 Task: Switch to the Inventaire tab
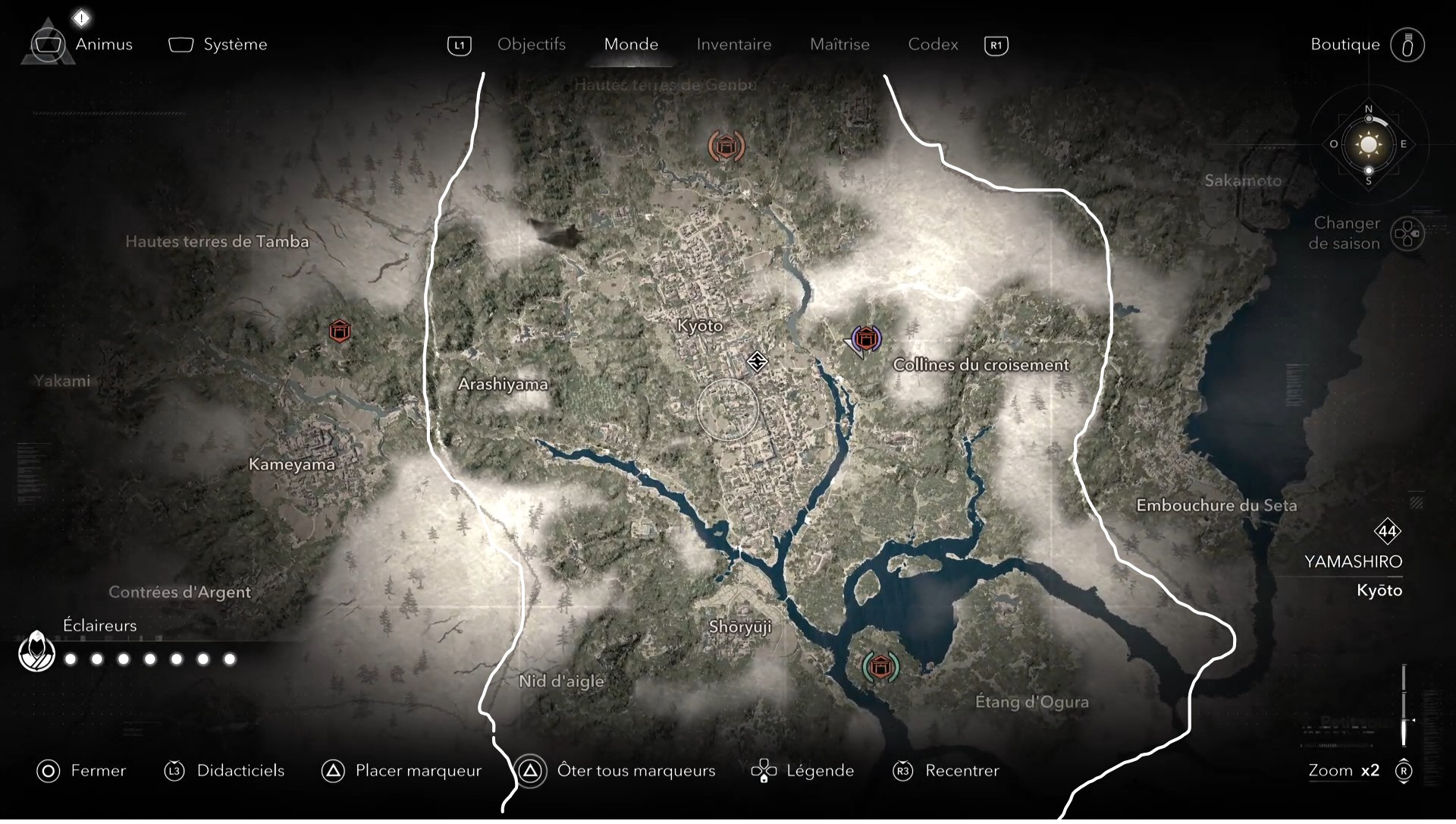(x=733, y=45)
